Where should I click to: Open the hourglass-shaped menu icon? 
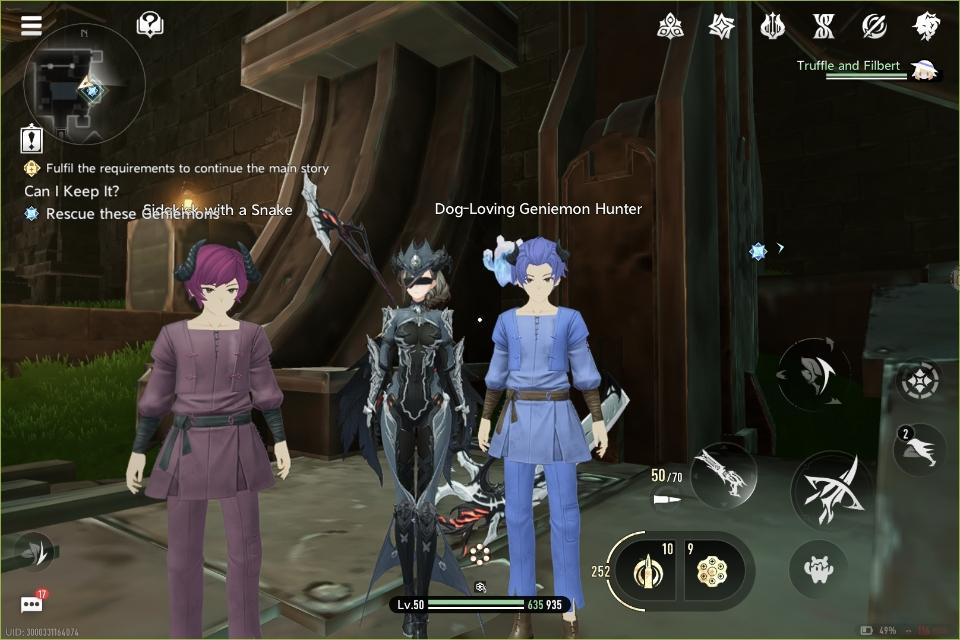point(823,27)
